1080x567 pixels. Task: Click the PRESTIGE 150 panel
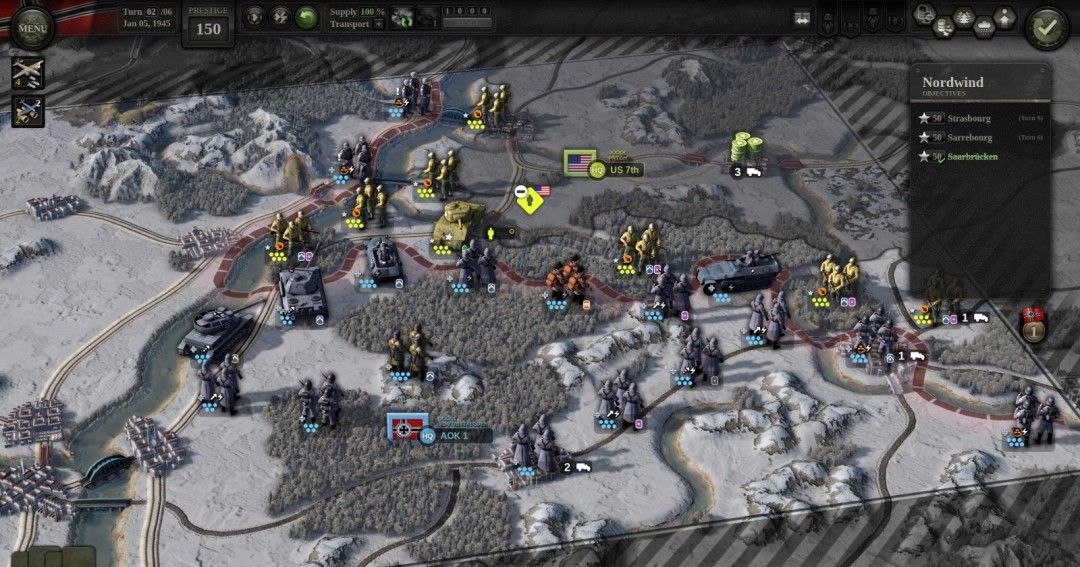pyautogui.click(x=208, y=24)
